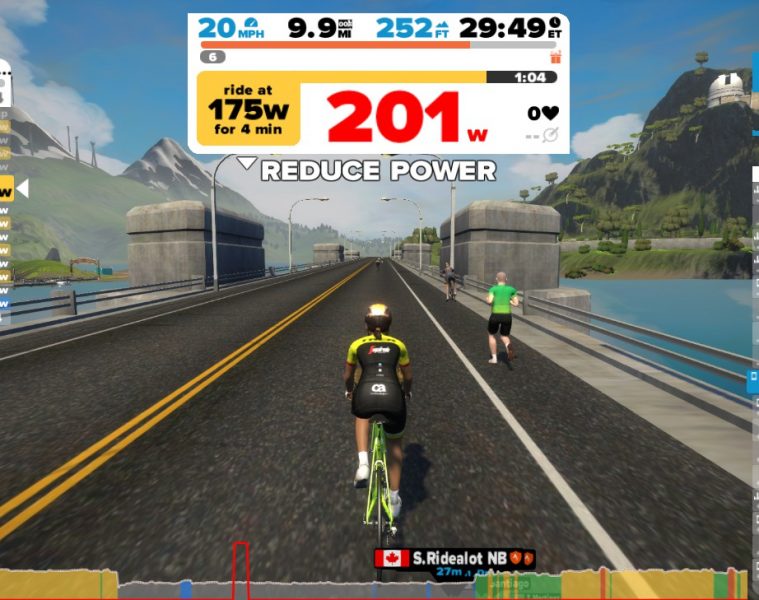Select the level 6 badge
The height and width of the screenshot is (600, 759).
(x=212, y=57)
